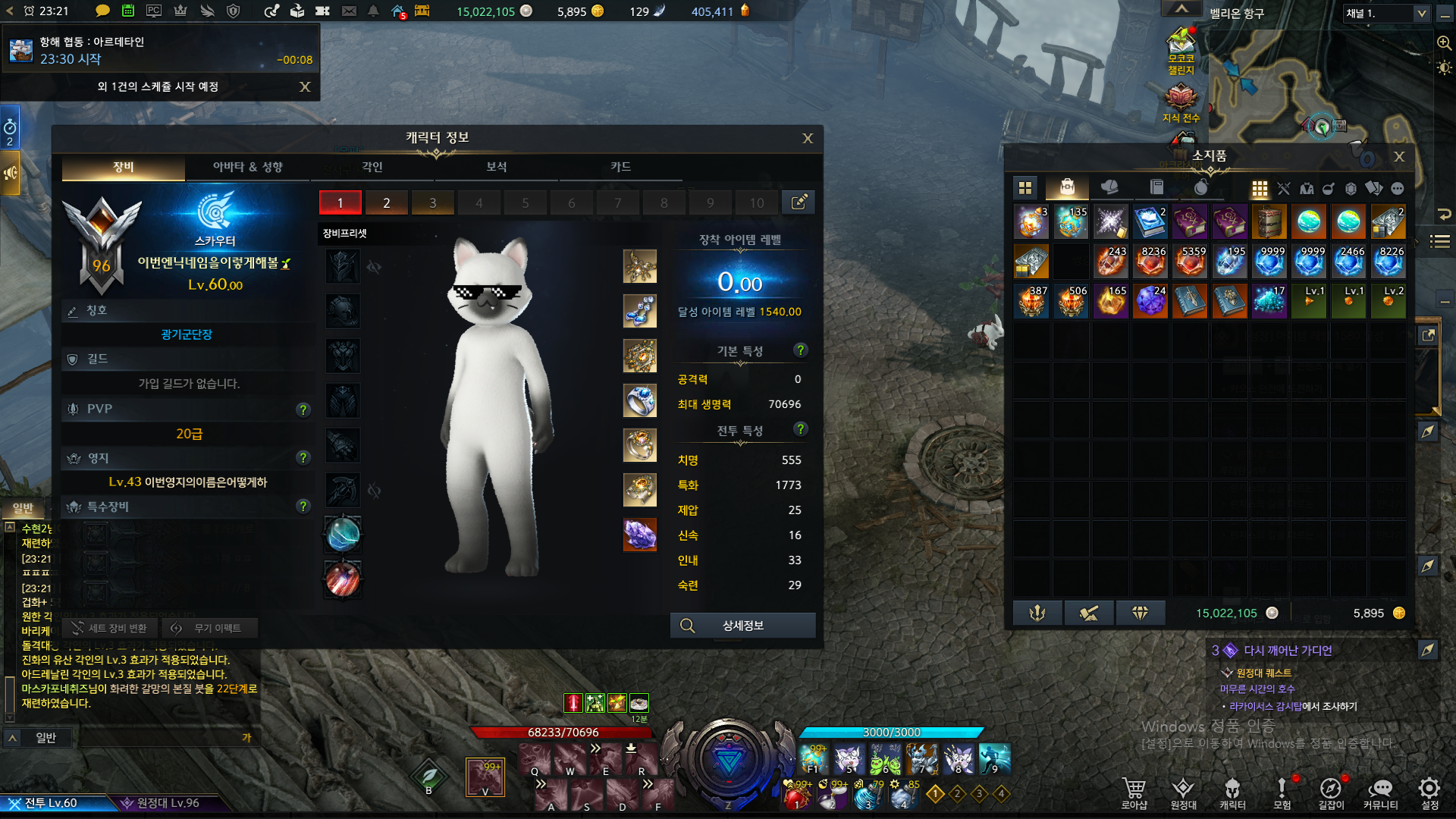Open the 각인 tab
Screen dimensions: 1456x819
point(372,167)
